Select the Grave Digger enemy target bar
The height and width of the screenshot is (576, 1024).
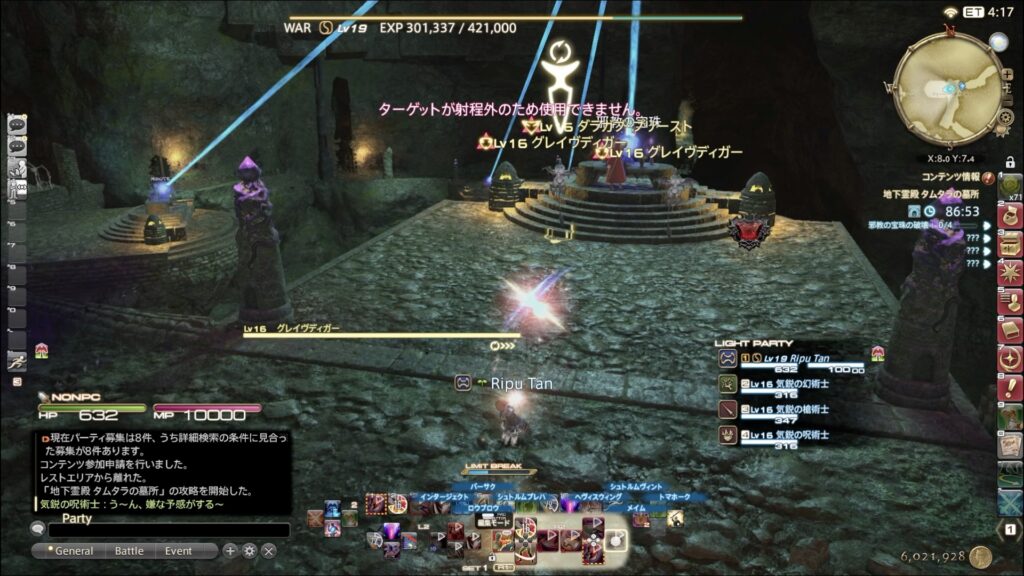coord(380,334)
